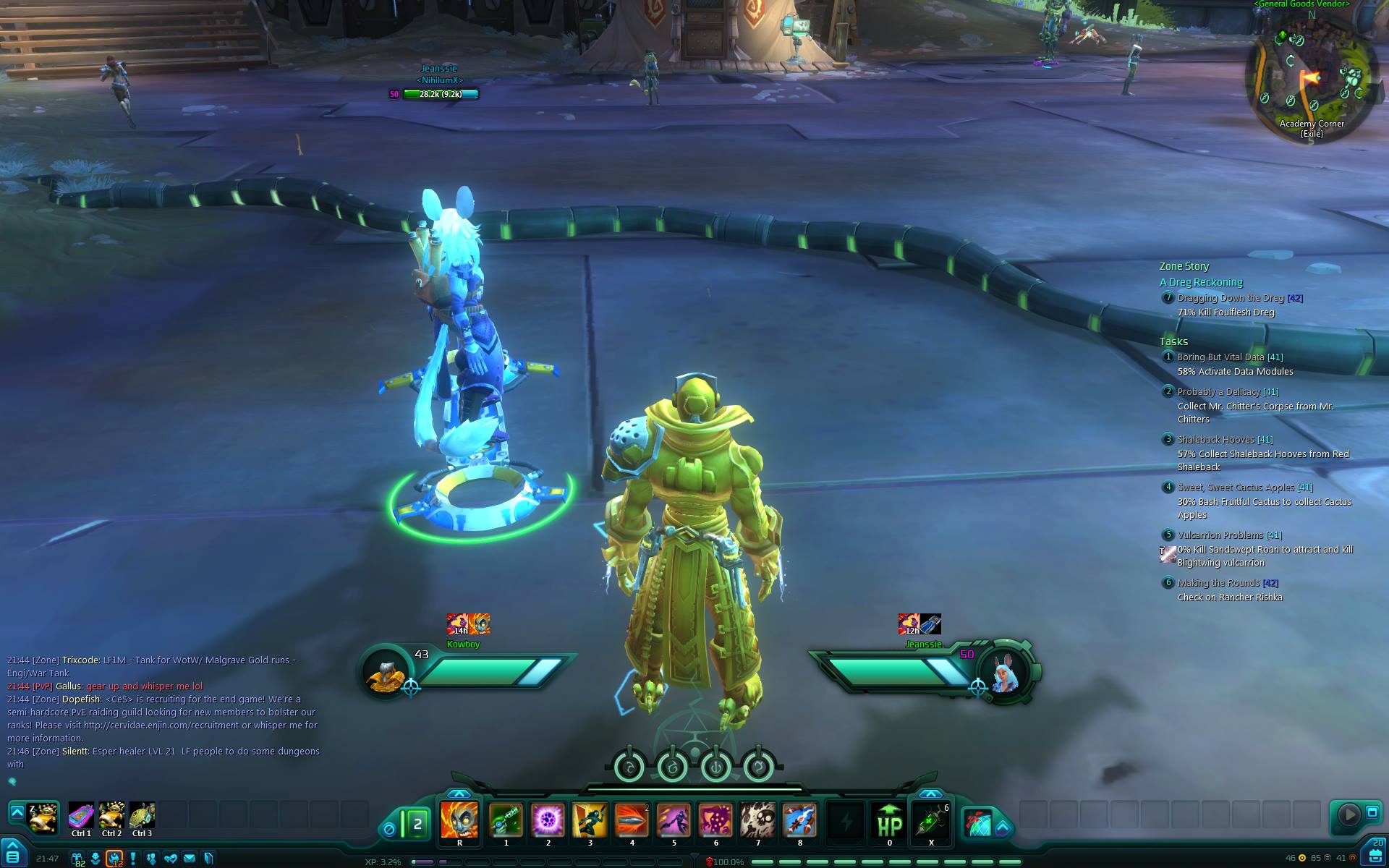1389x868 pixels.
Task: Use the green syringe medishot item
Action: pos(931,820)
